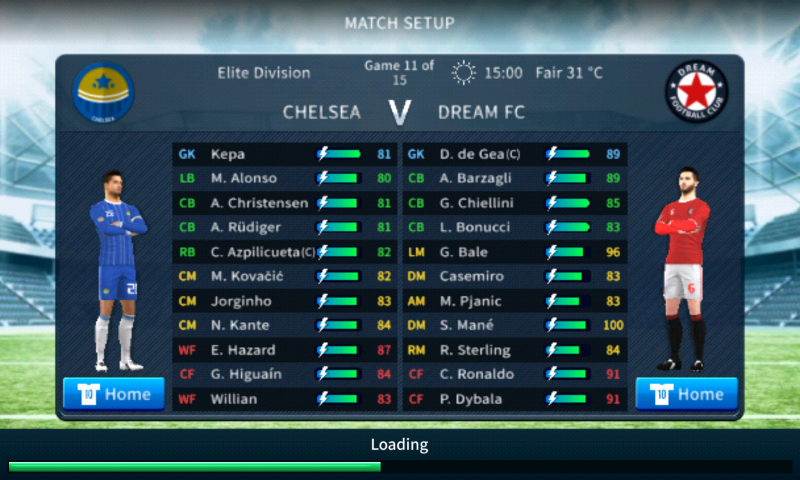Click the Dream Football Club badge
This screenshot has width=800, height=480.
697,93
